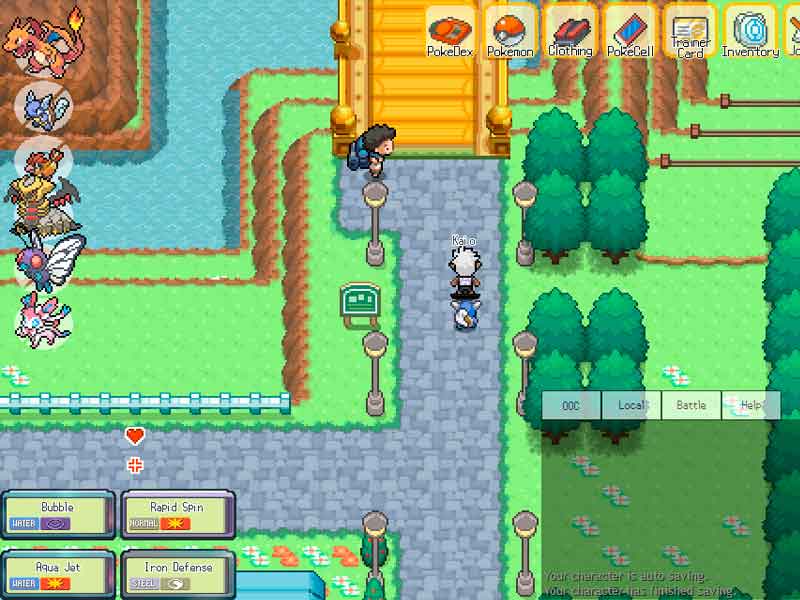Switch to the Local chat tab

tap(631, 405)
